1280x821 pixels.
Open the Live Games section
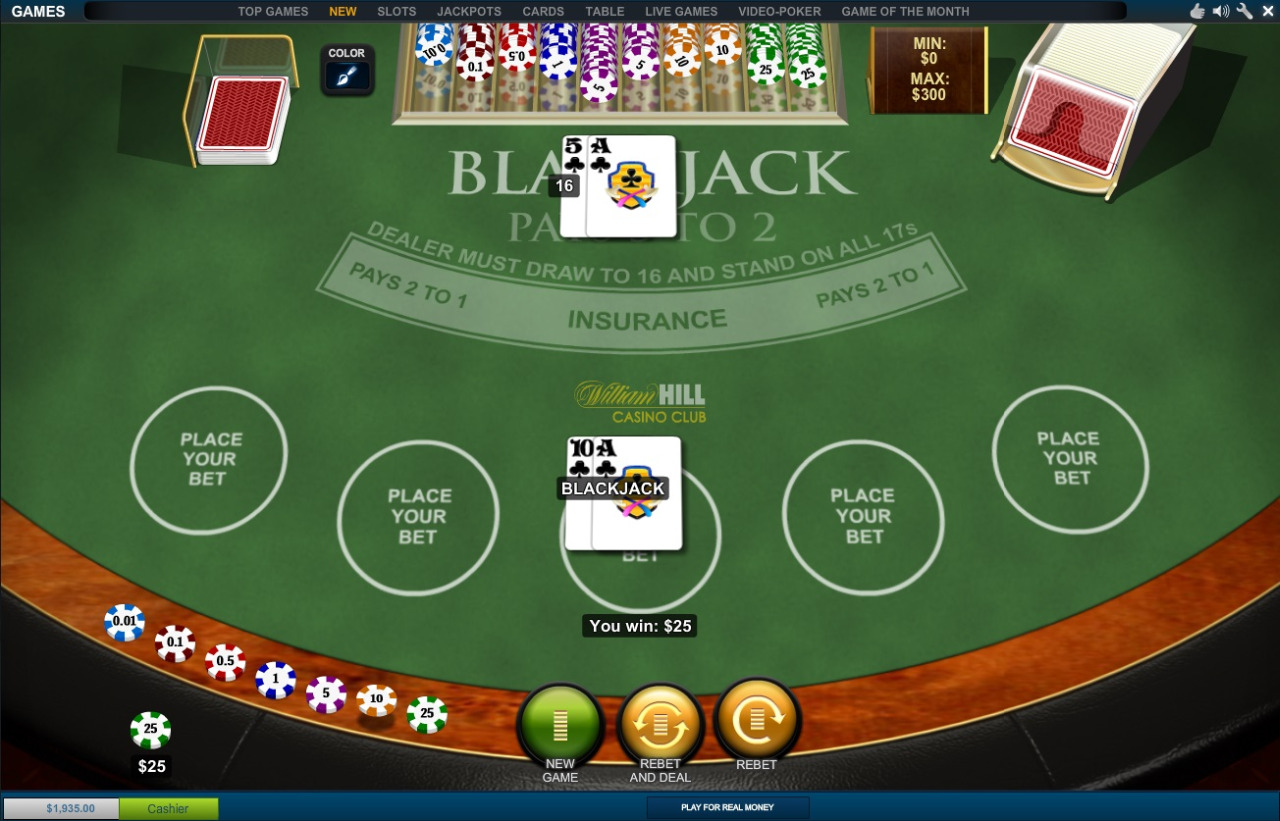pos(681,12)
